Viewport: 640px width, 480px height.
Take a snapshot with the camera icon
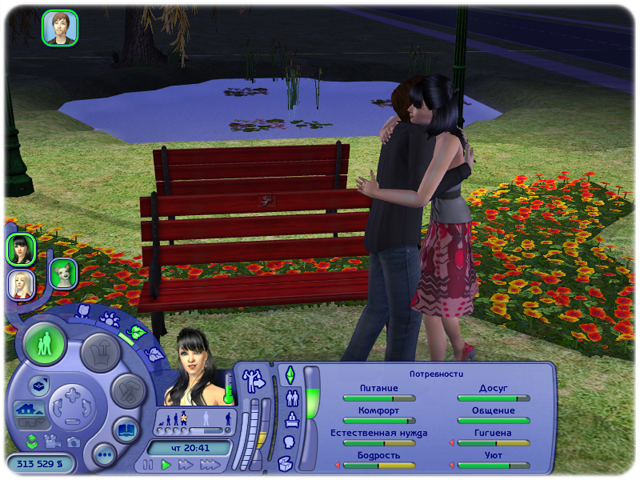click(73, 441)
